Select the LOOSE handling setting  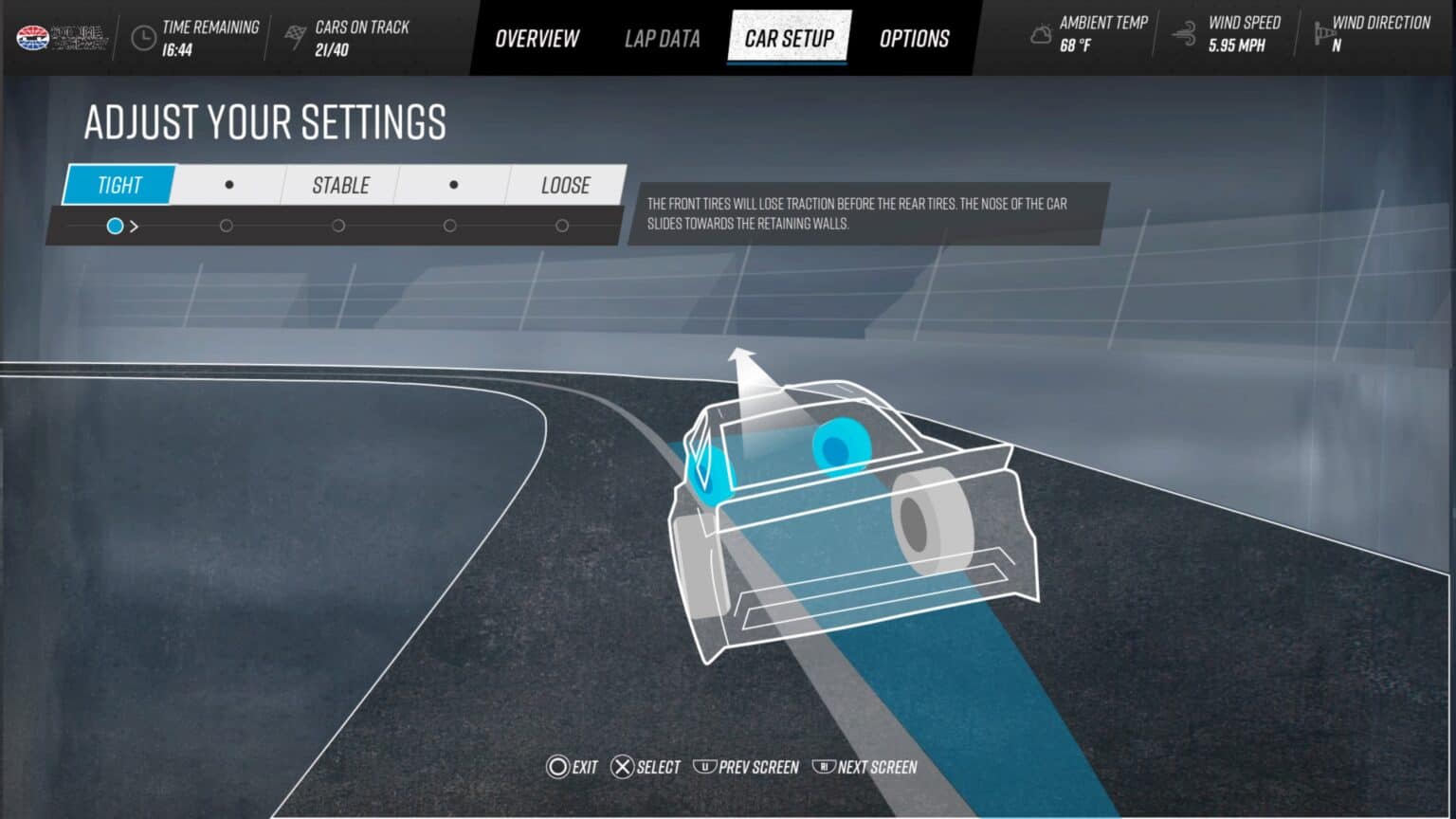[566, 185]
